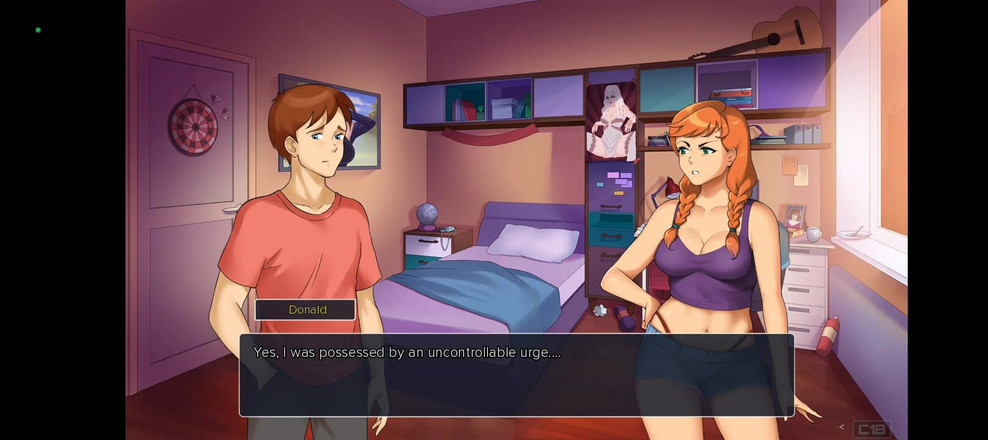Image resolution: width=988 pixels, height=440 pixels.
Task: Advance the dialogue by clicking Donald's text box
Action: pyautogui.click(x=516, y=375)
